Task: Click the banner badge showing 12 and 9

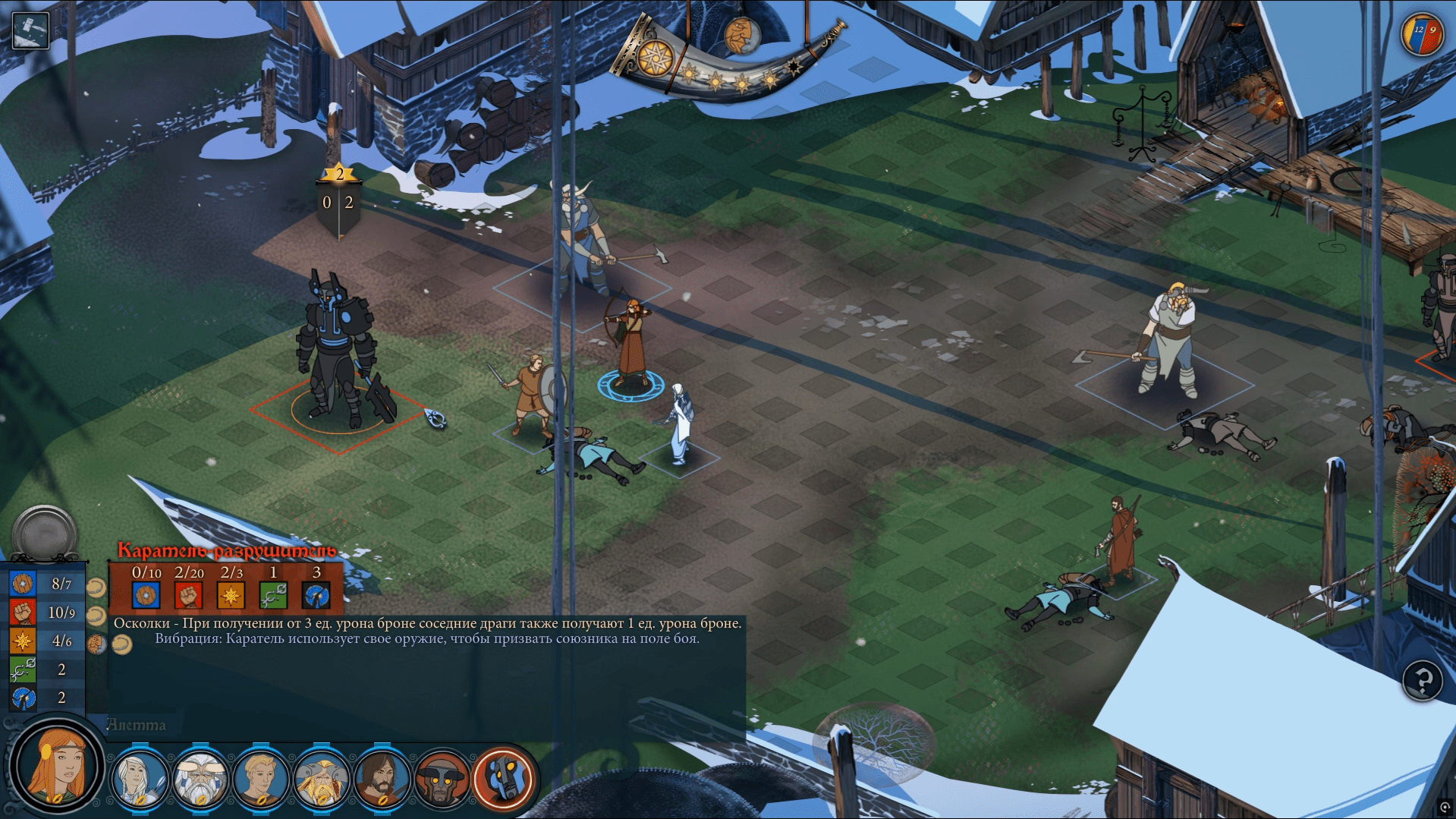Action: pos(1422,33)
